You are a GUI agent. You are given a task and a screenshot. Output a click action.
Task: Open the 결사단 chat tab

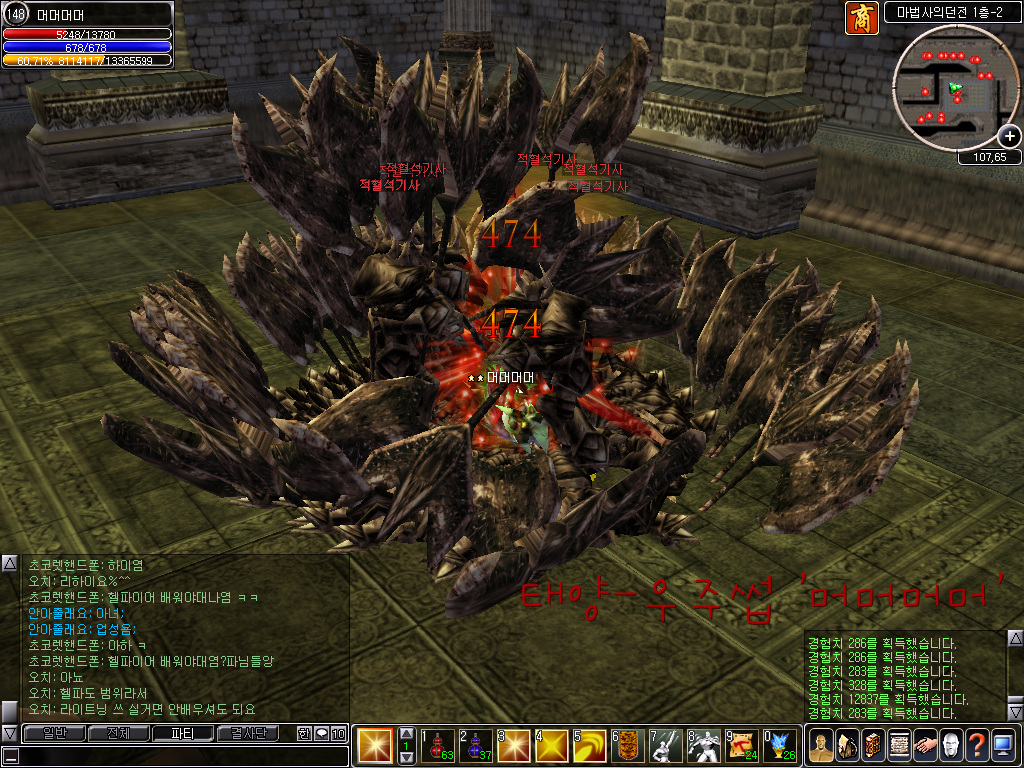click(x=247, y=733)
